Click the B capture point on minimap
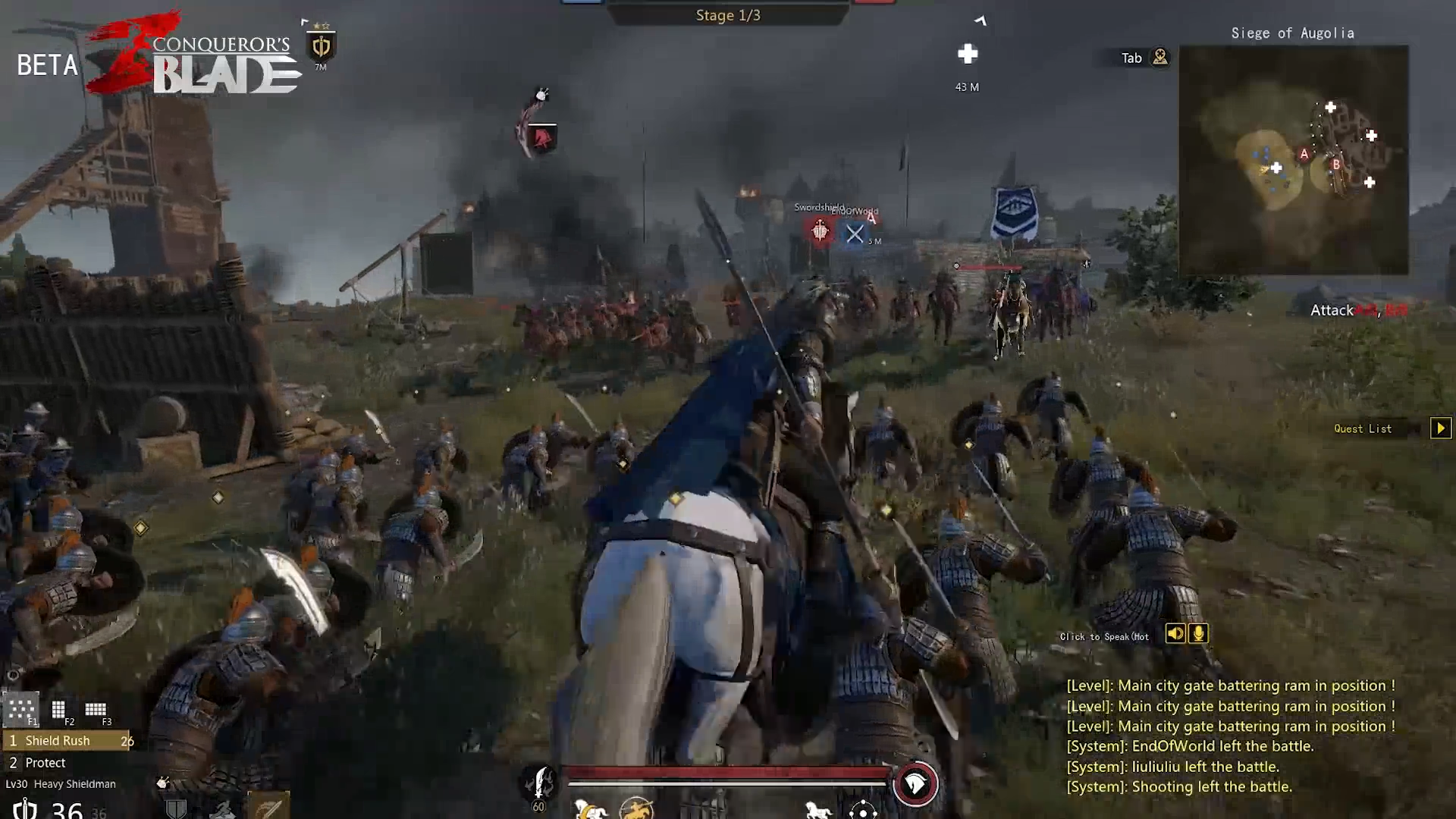Screen dimensions: 1456x819 [1336, 164]
